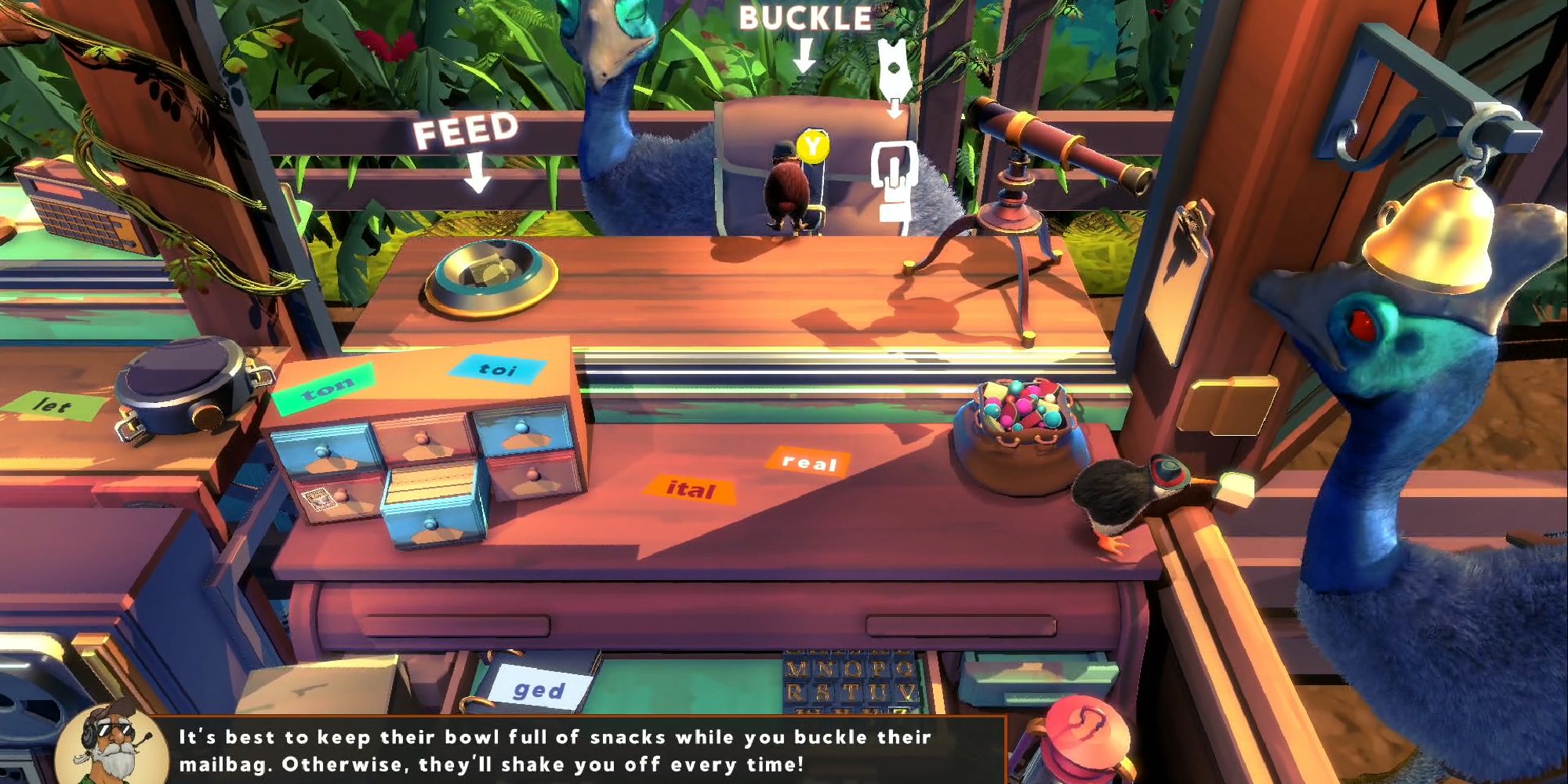Select the FEED tutorial marker label
1568x784 pixels.
click(x=466, y=130)
